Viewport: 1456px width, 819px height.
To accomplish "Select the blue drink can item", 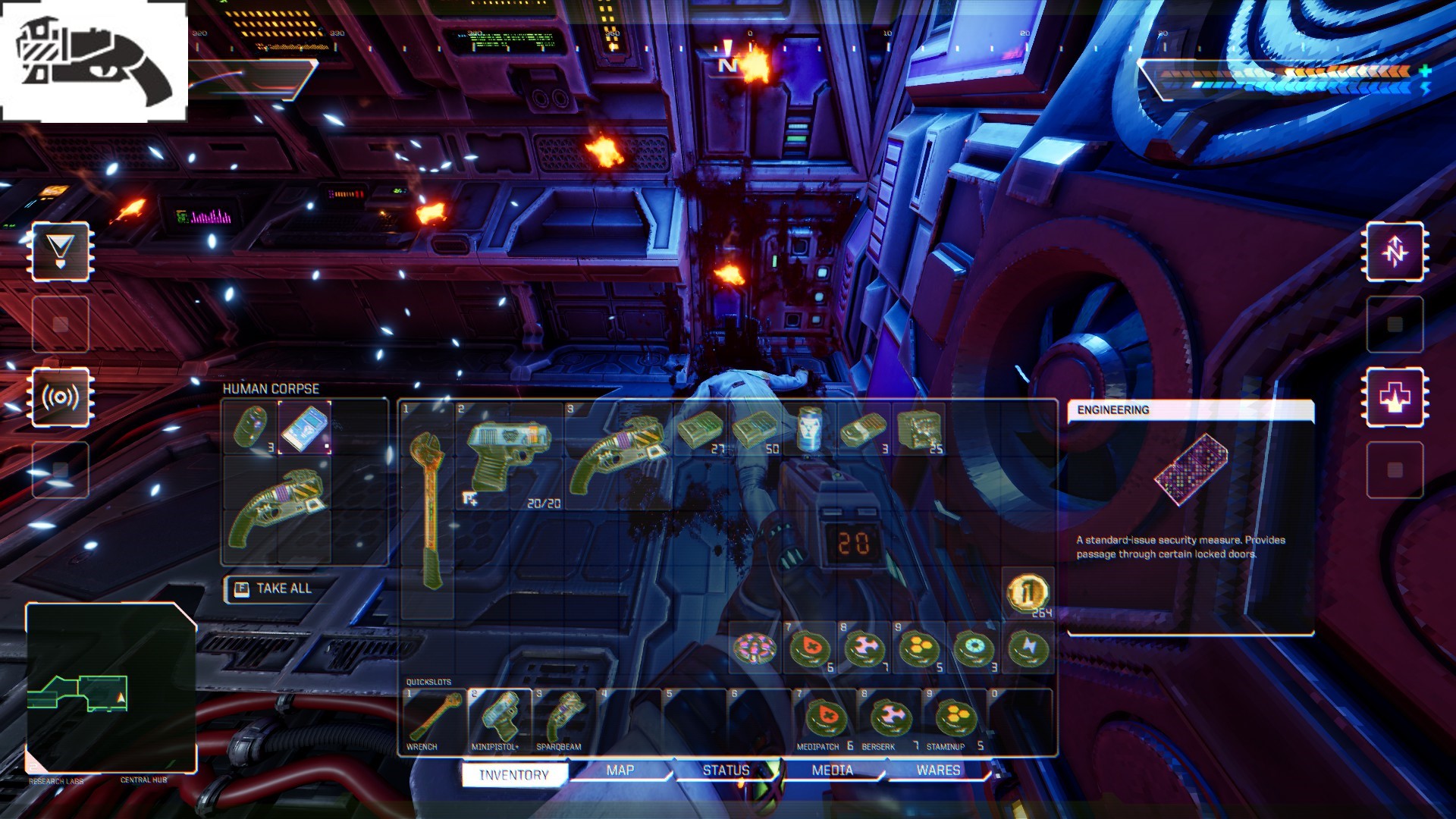I will (810, 430).
